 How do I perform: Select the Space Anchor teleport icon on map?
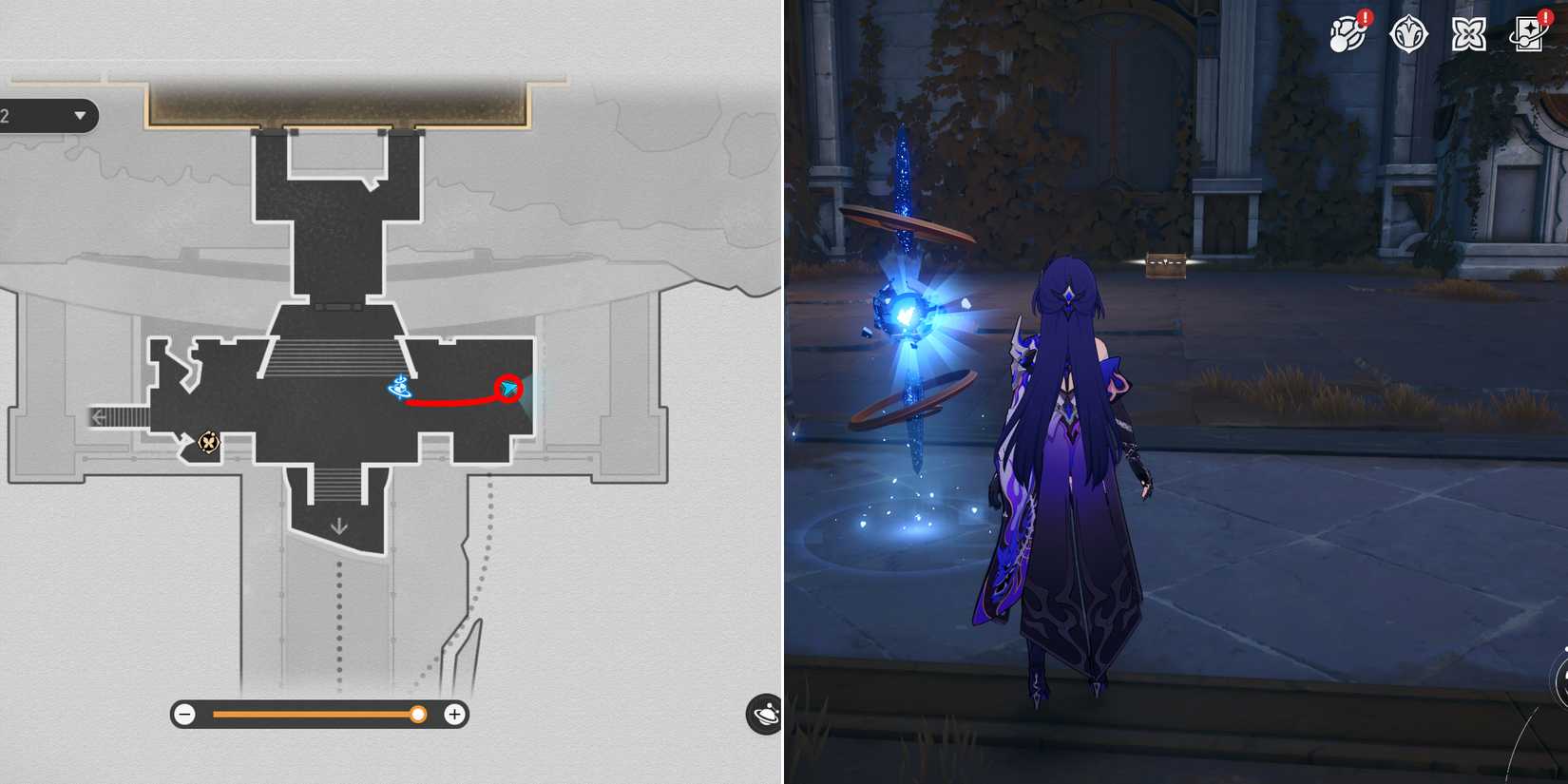pyautogui.click(x=400, y=385)
